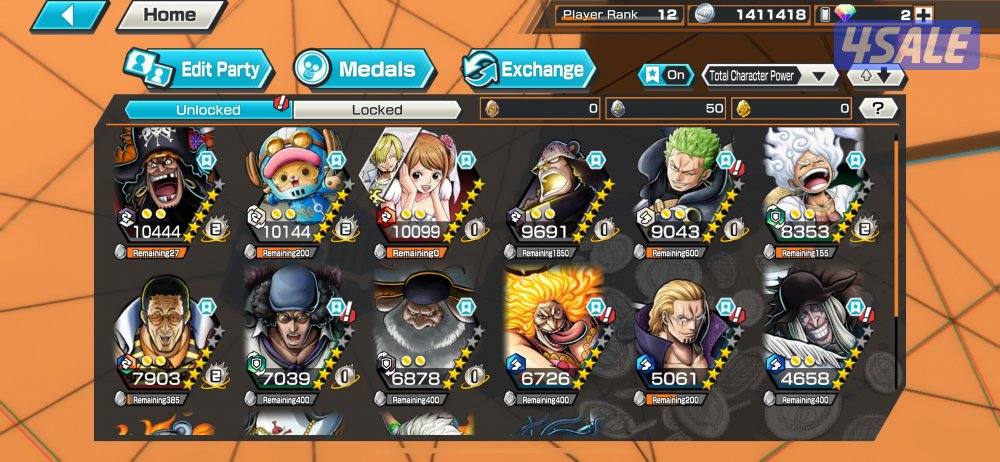The height and width of the screenshot is (462, 1000).
Task: Open the Total Character Power sort dropdown
Action: tap(769, 75)
